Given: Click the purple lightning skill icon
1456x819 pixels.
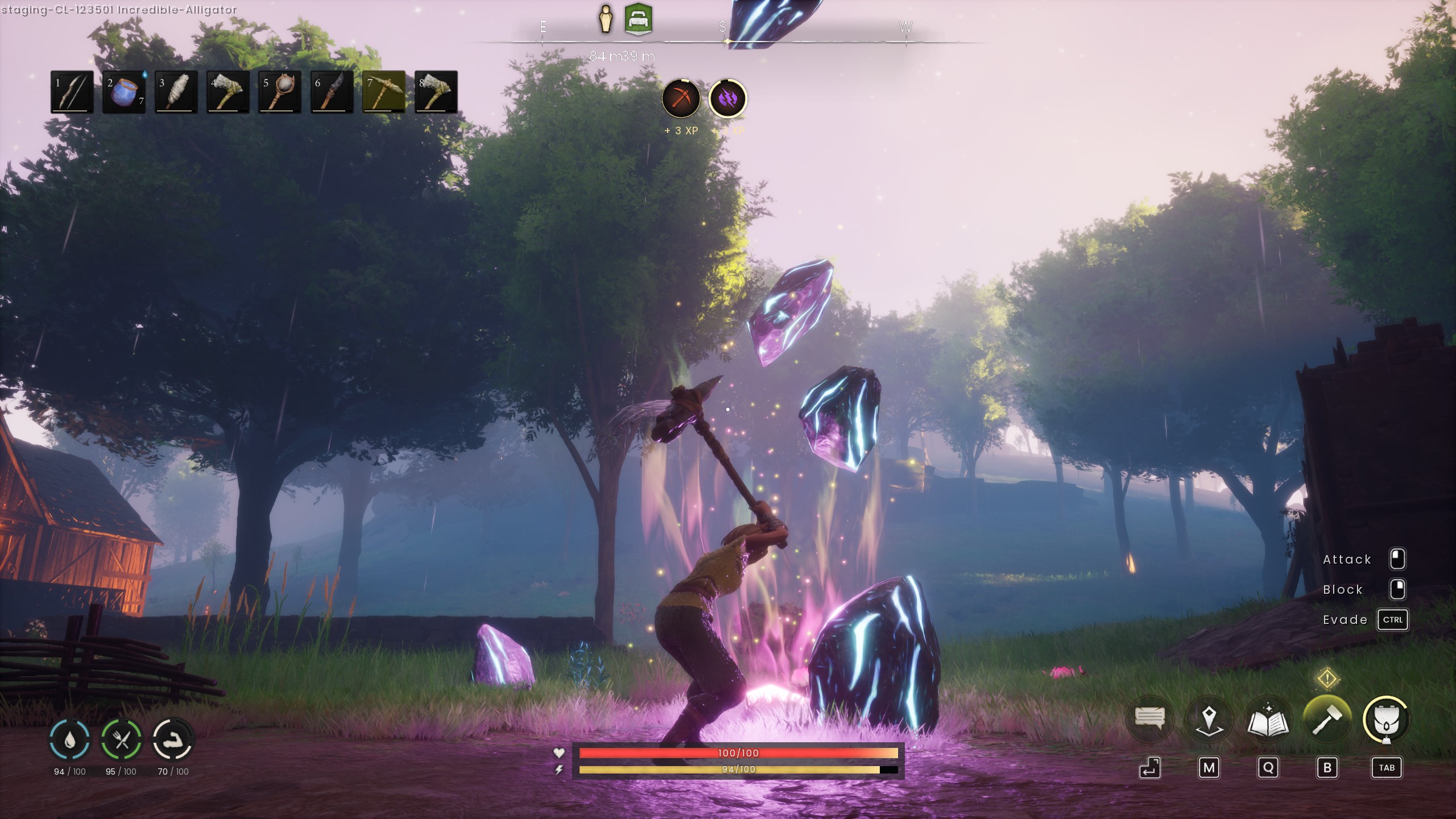Looking at the screenshot, I should click(727, 99).
